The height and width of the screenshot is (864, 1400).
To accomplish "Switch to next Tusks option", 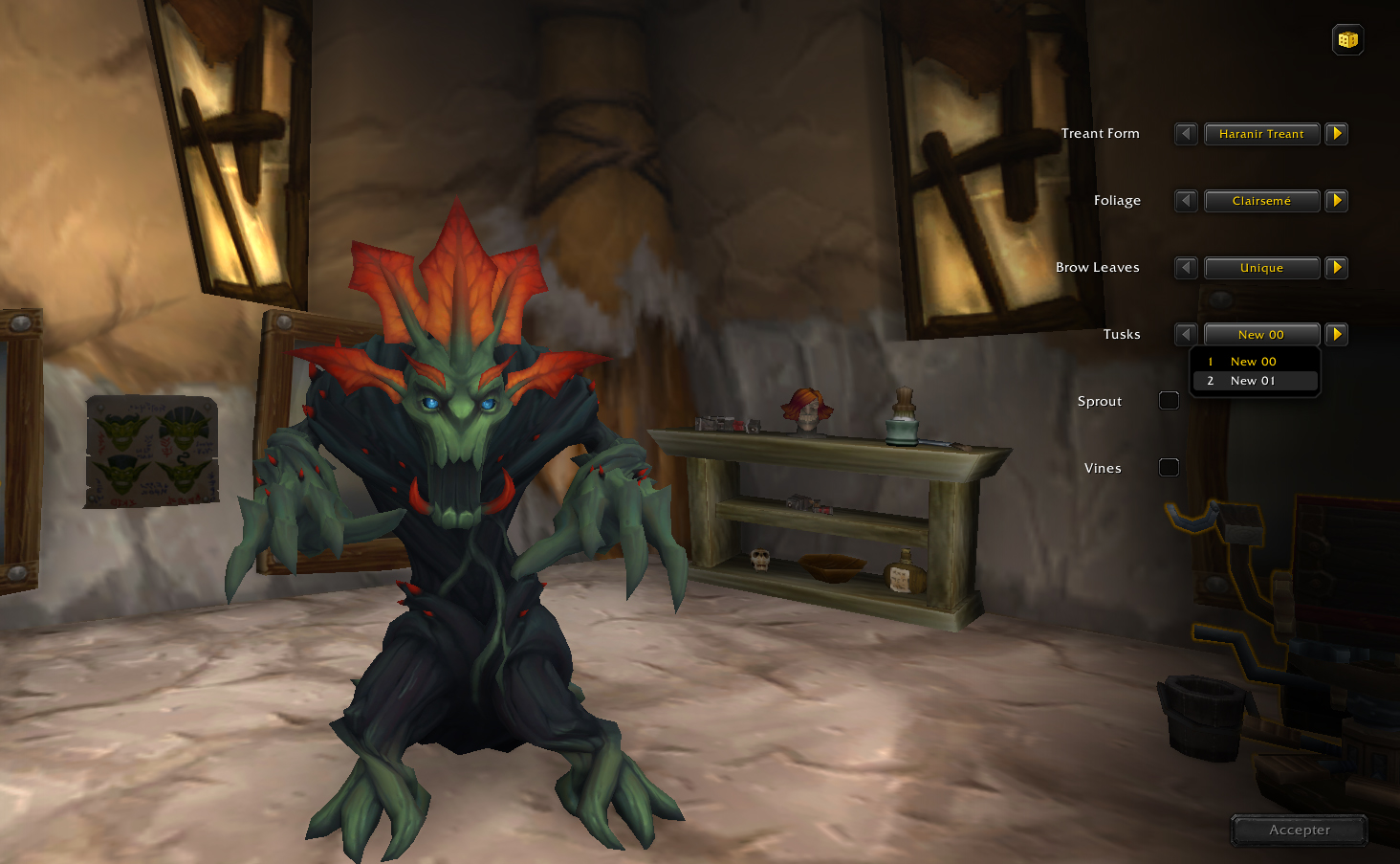I will click(1337, 335).
